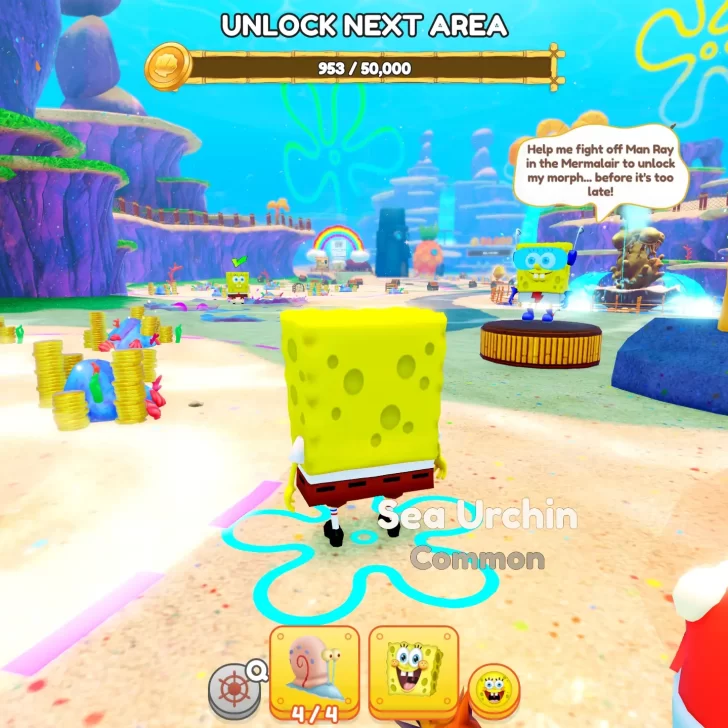Select the gray ship wheel icon
The width and height of the screenshot is (728, 728).
point(232,692)
